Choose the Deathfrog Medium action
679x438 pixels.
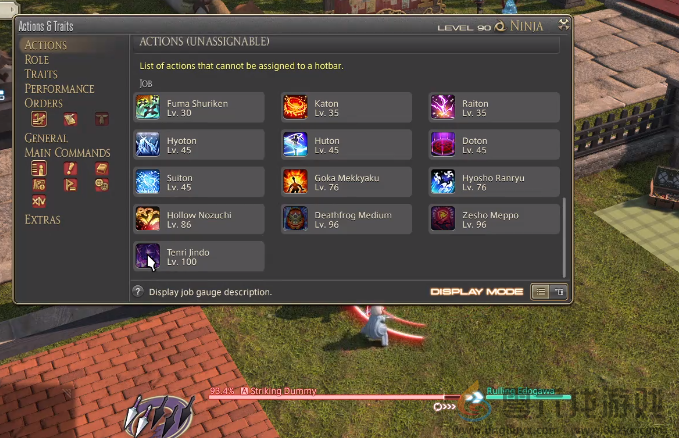coord(346,219)
